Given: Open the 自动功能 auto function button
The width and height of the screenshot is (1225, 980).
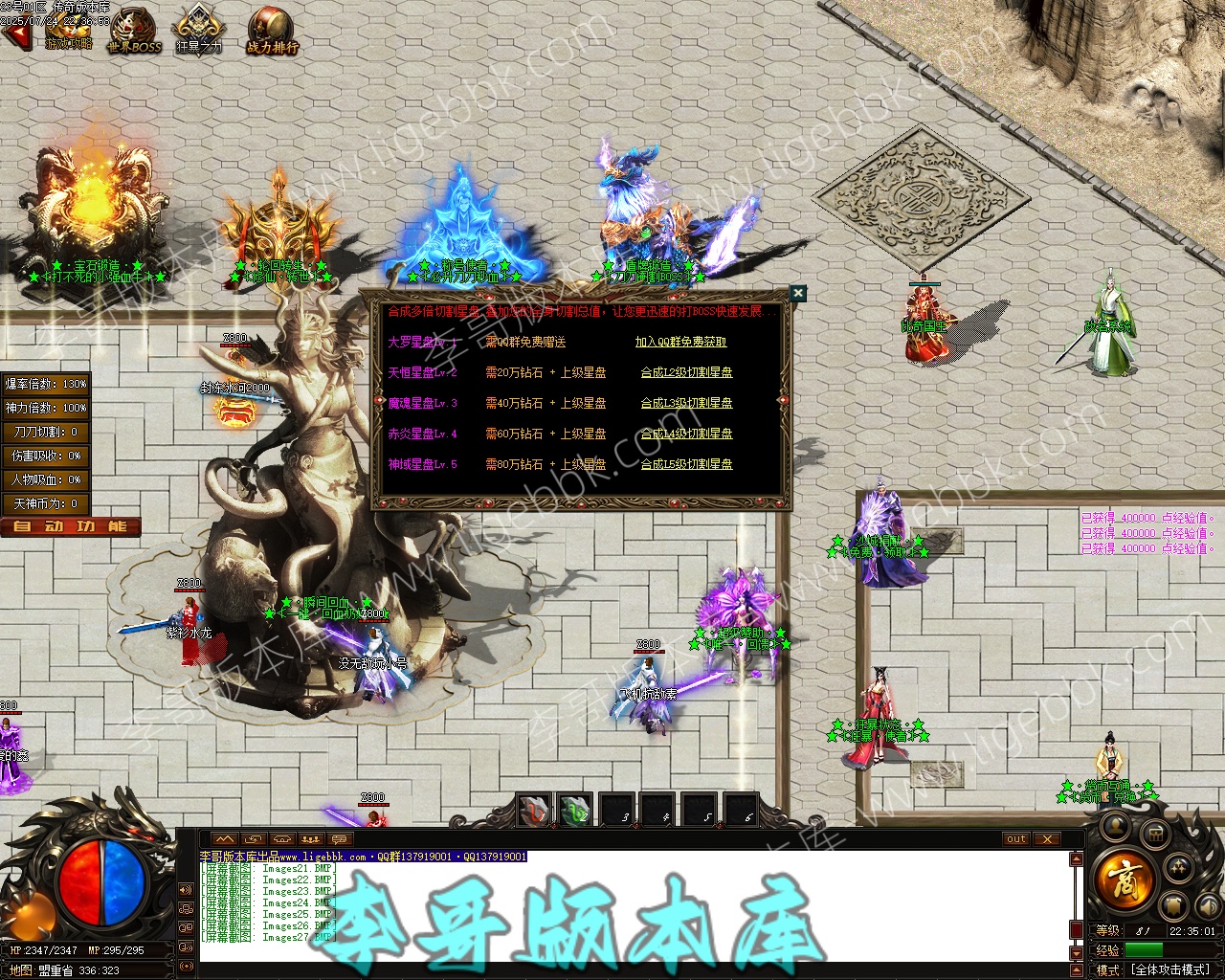Looking at the screenshot, I should 71,526.
